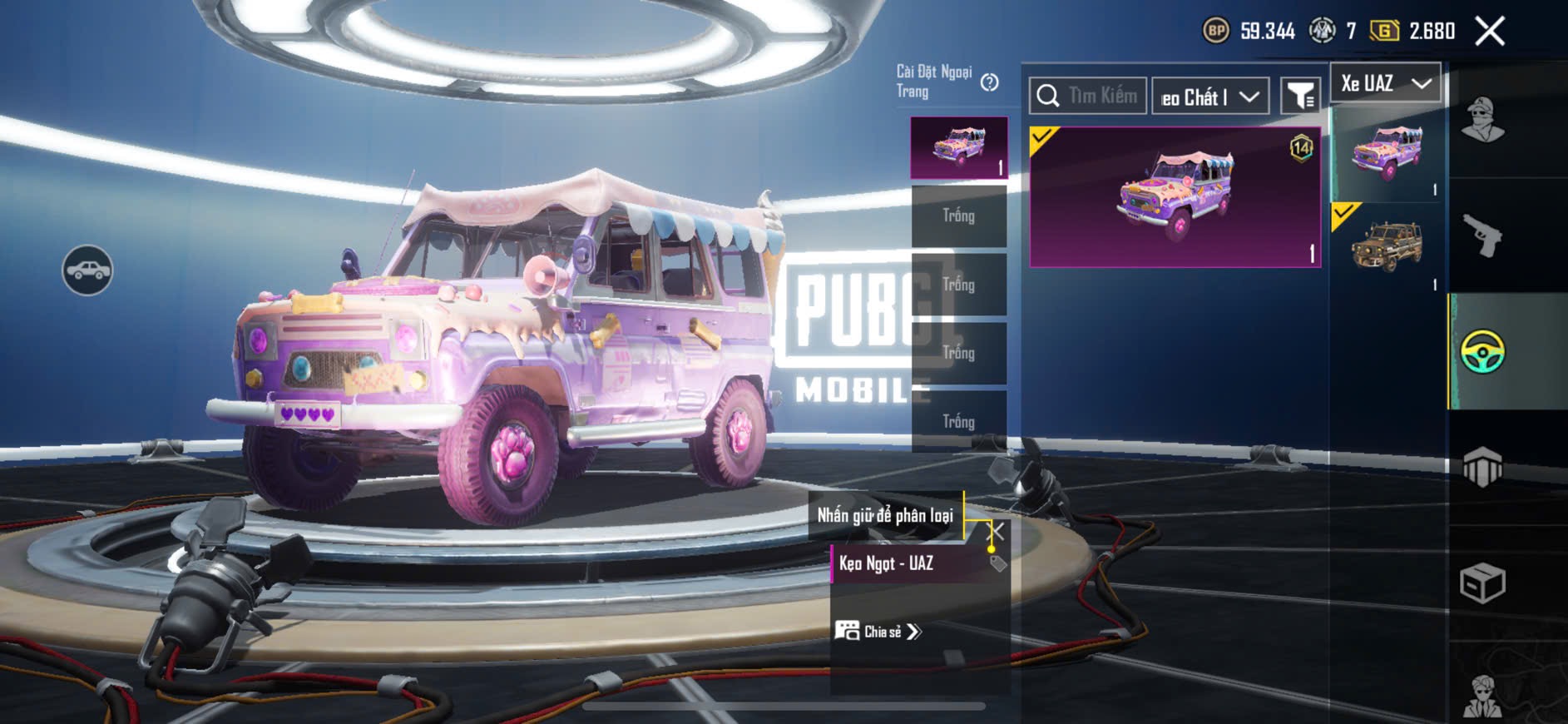Toggle the car view button on left

[87, 270]
